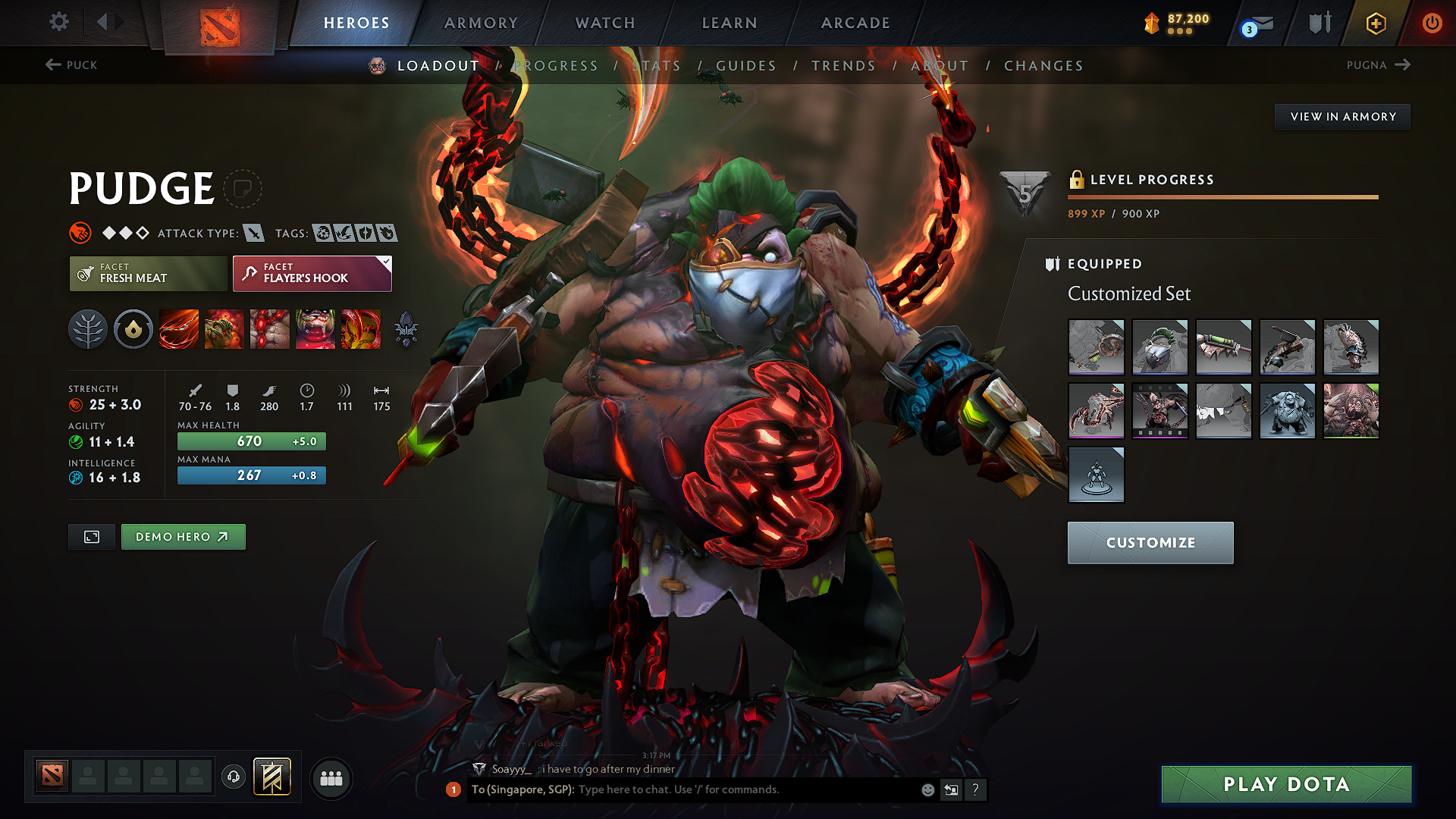Click VIEW IN ARMORY

coord(1342,116)
